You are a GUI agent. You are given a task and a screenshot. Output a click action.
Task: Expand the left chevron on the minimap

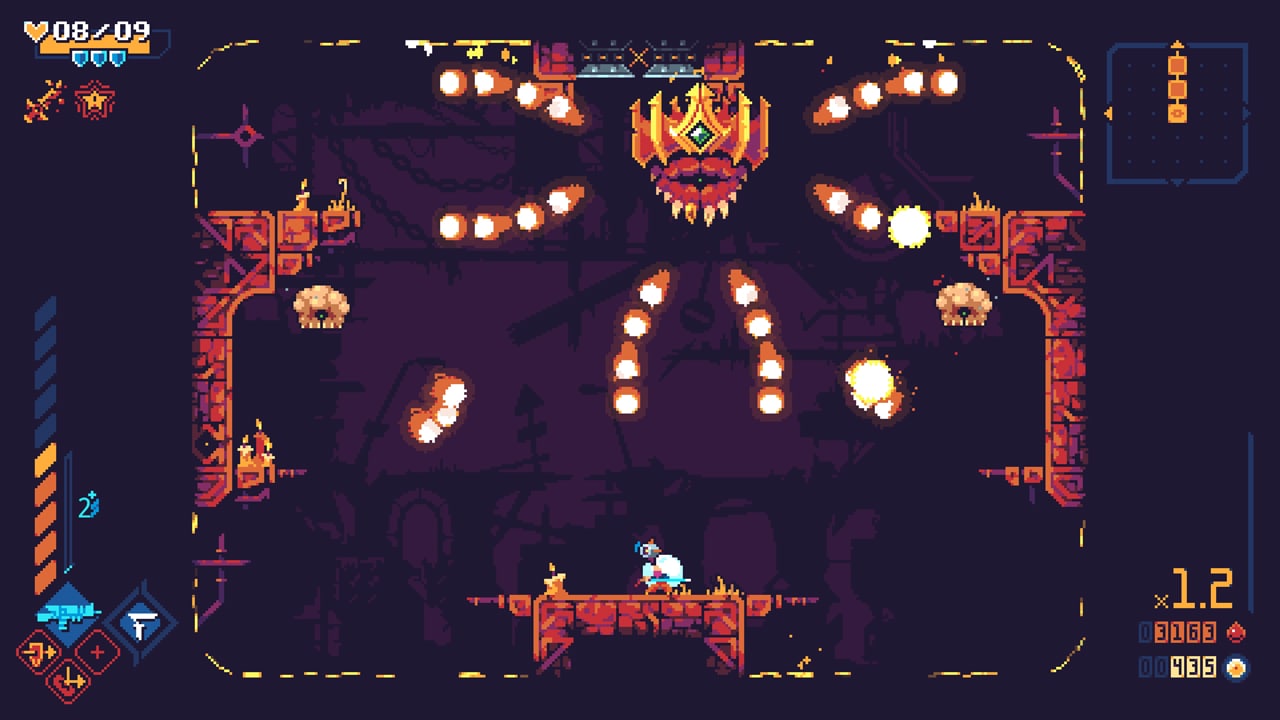1109,114
